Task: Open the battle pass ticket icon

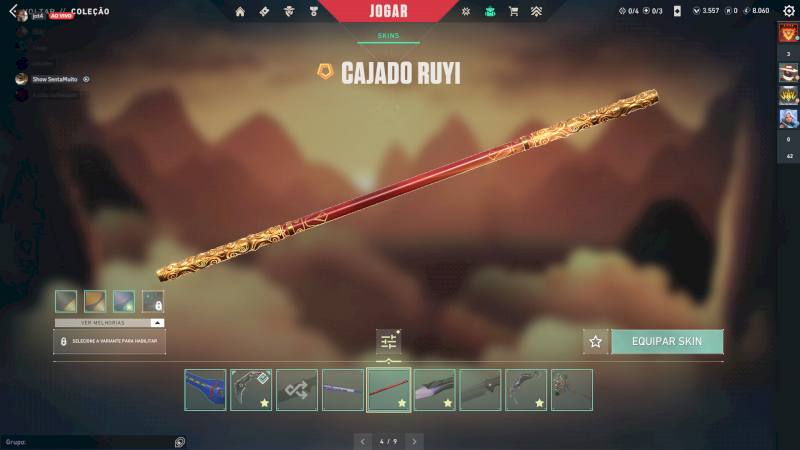Action: [264, 11]
